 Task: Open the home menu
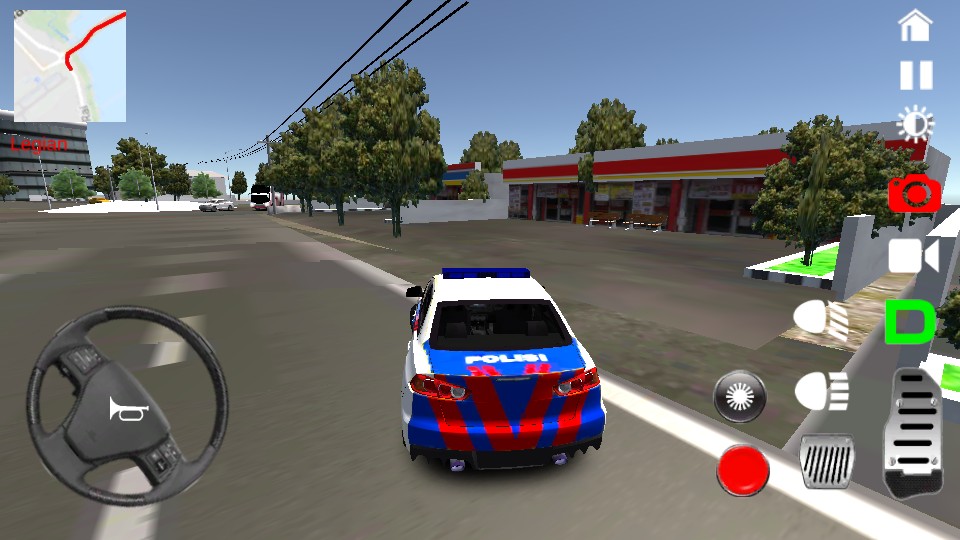coord(915,26)
